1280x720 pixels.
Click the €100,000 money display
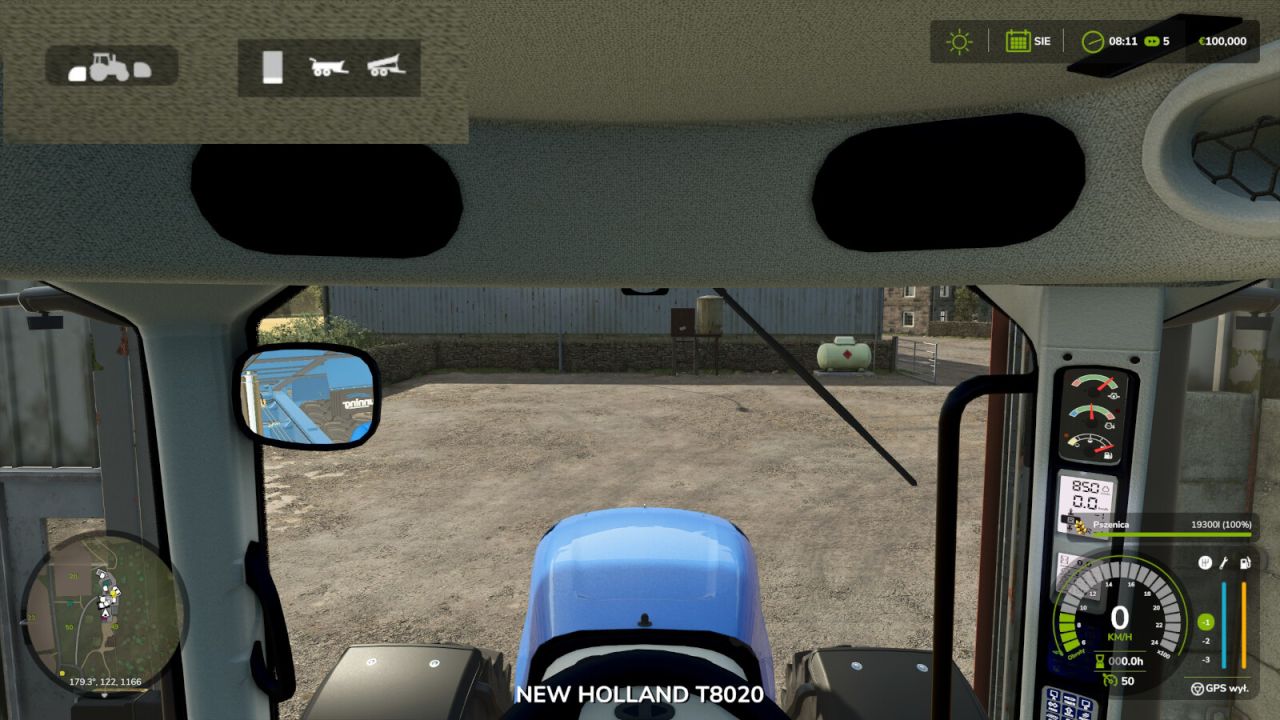1222,41
